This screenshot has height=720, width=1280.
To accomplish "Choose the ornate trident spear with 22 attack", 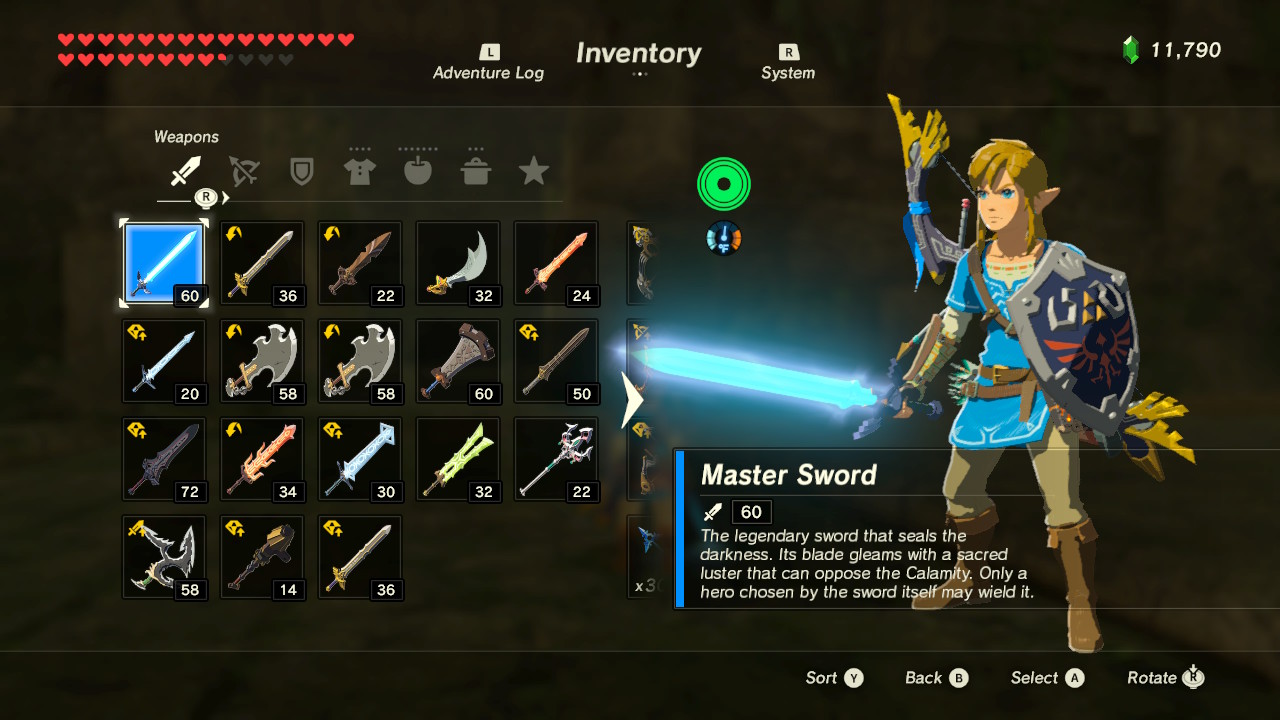I will click(x=555, y=459).
